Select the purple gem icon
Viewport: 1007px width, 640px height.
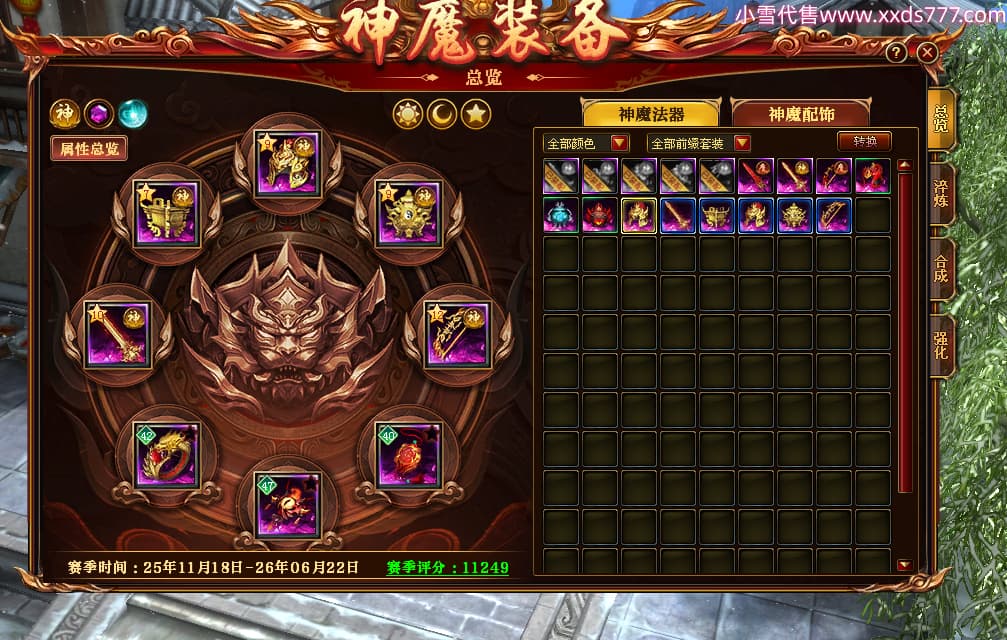tap(99, 114)
